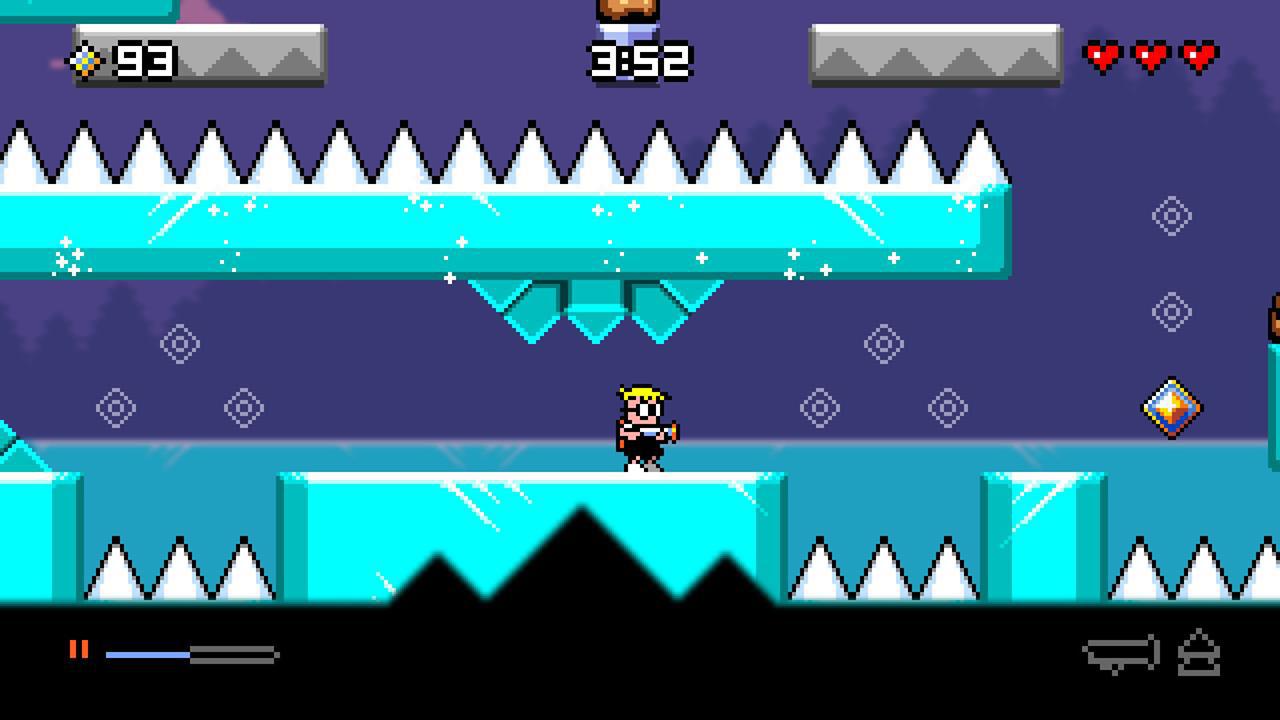Click the first red heart icon
This screenshot has width=1280, height=720.
(1103, 57)
